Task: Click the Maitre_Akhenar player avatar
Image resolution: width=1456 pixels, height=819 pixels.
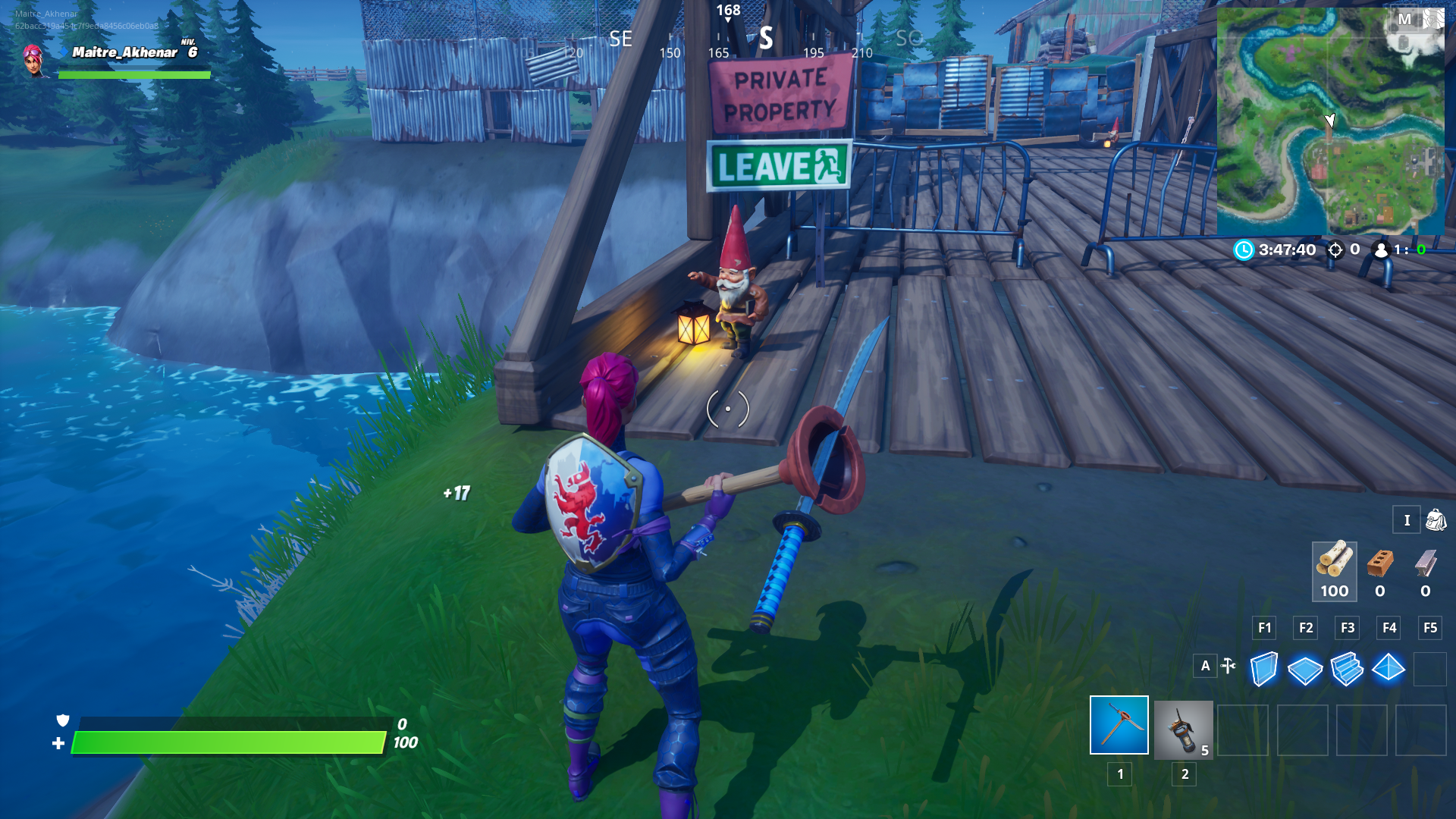Action: point(33,60)
